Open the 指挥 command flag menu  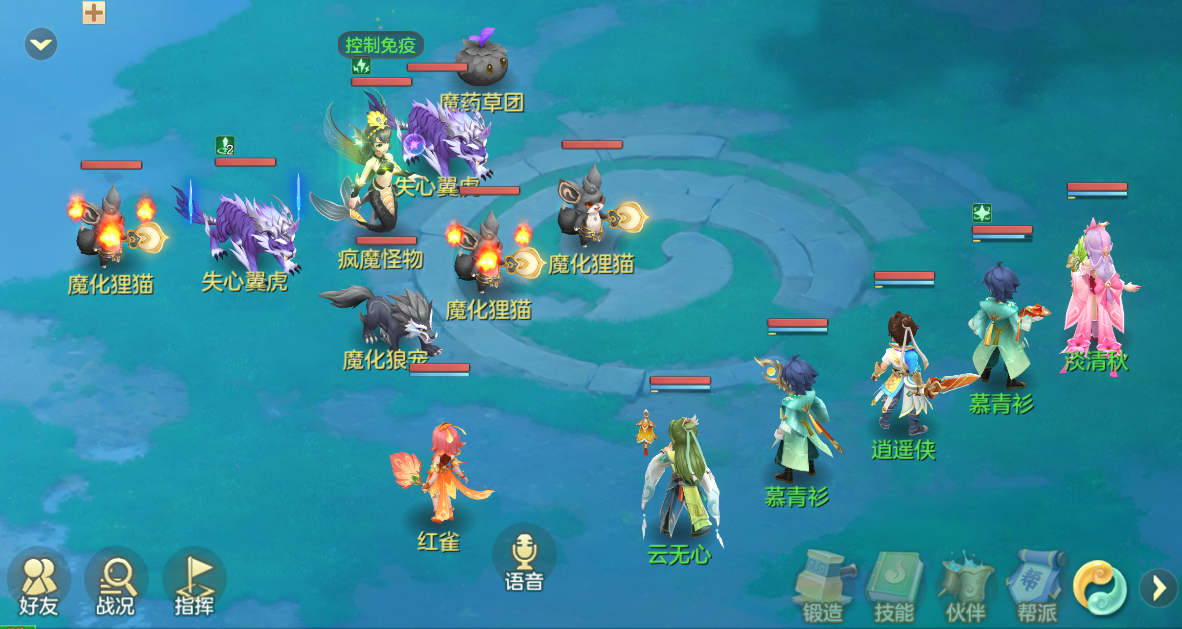(194, 583)
